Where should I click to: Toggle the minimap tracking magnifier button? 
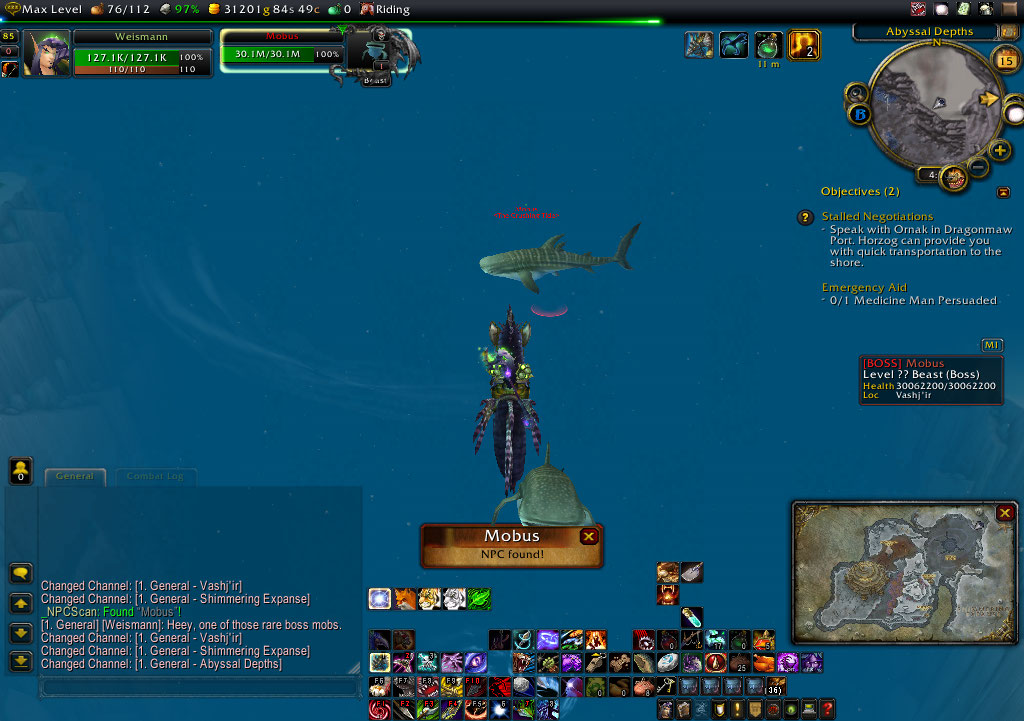(857, 94)
